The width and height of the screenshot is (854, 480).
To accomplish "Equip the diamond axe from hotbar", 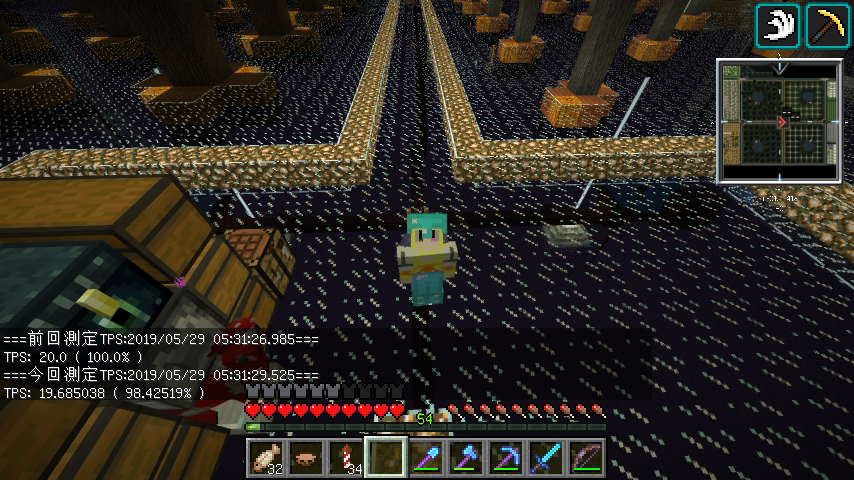I will (465, 458).
